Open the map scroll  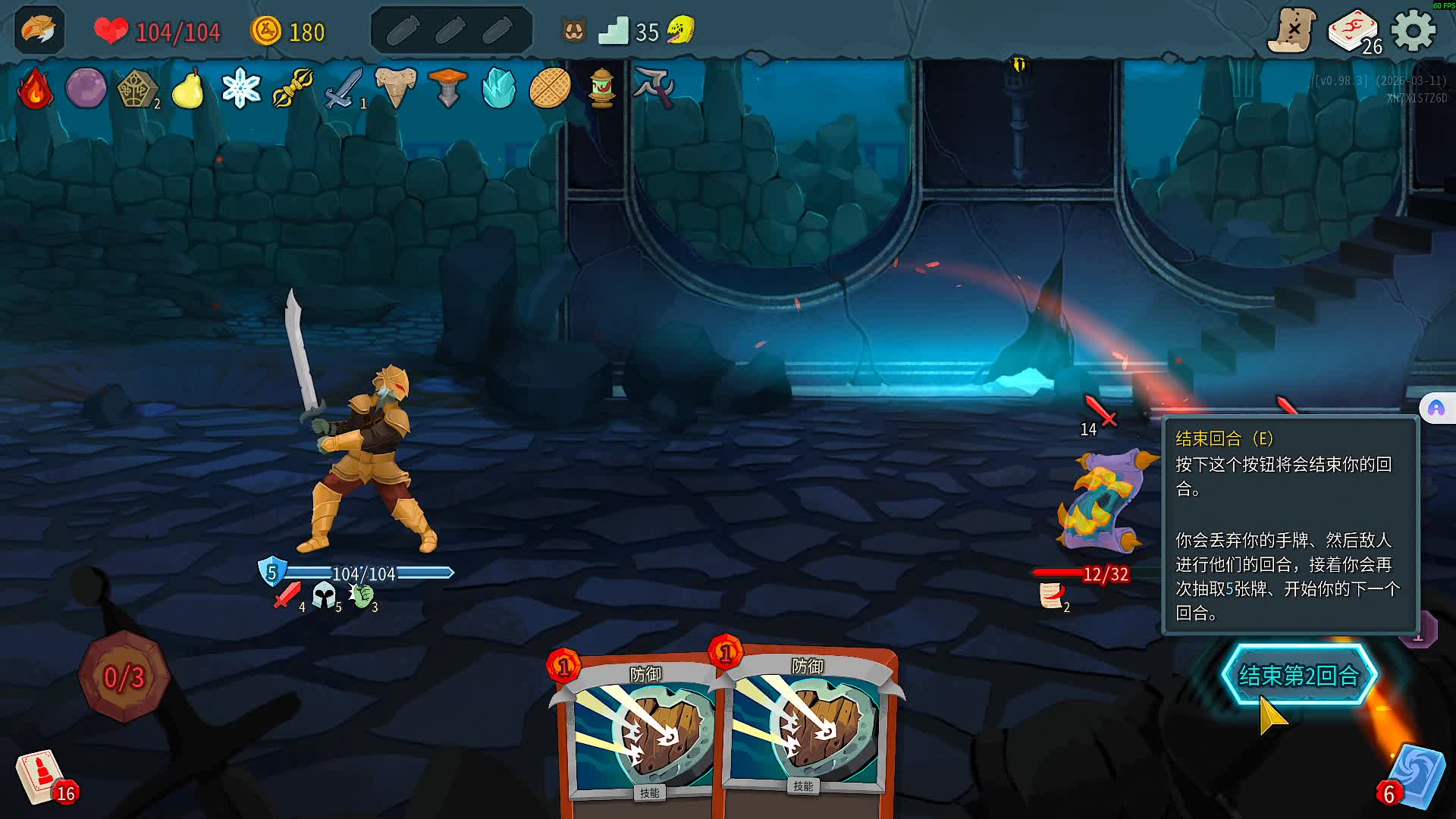tap(1291, 31)
